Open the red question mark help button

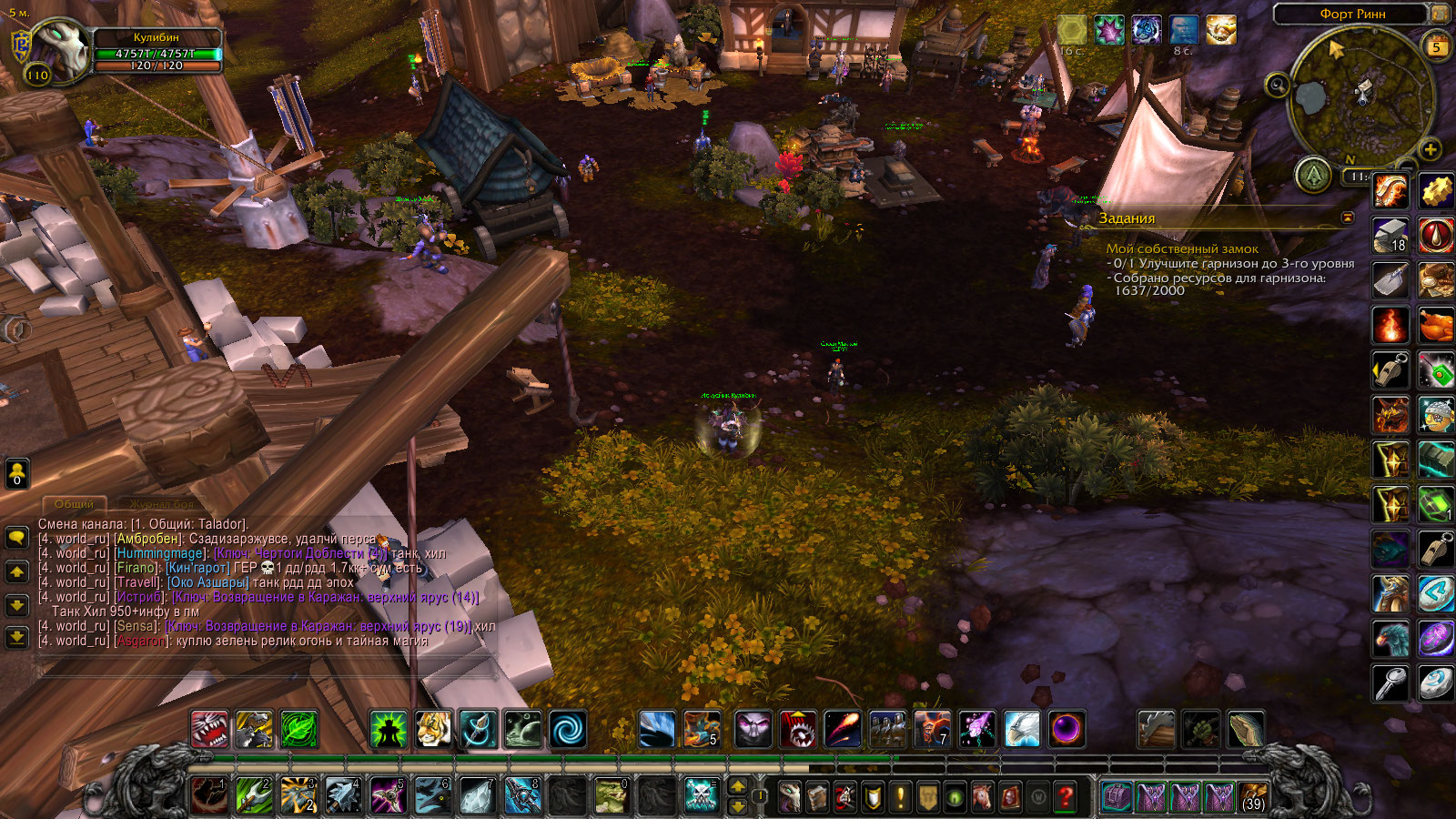coord(1065,797)
